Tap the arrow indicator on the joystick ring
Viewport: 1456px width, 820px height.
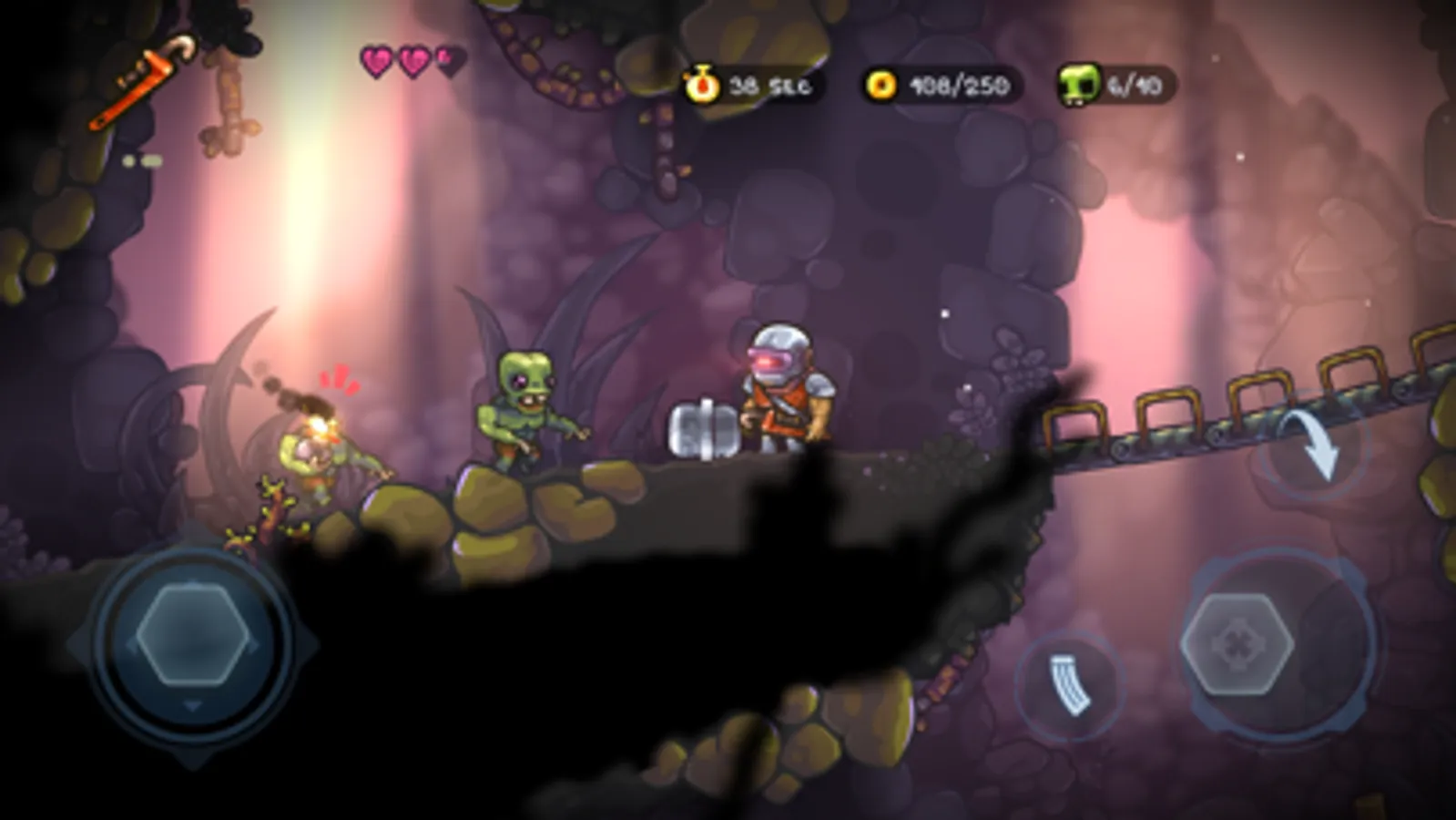[193, 703]
